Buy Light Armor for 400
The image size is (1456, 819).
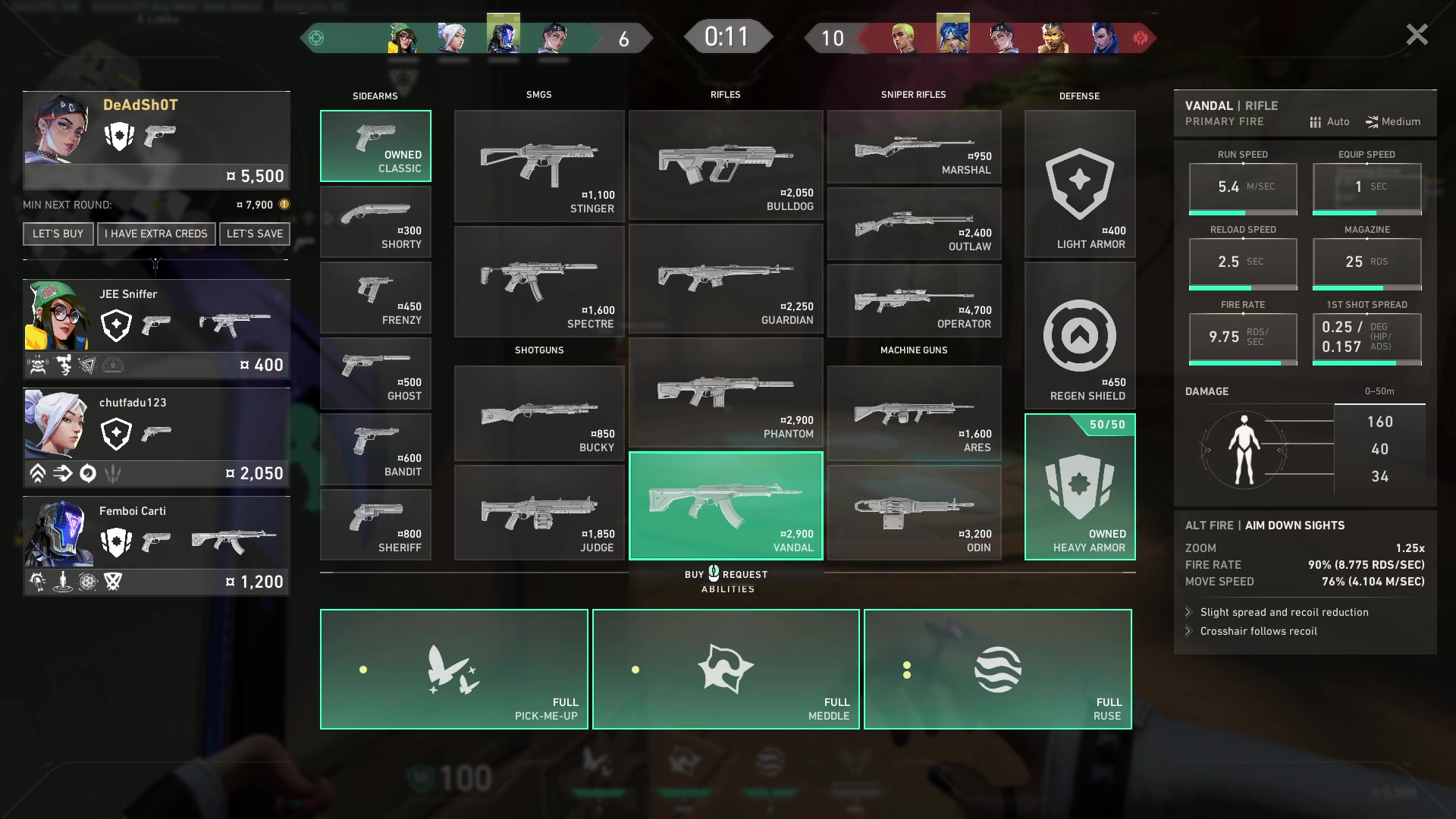coord(1079,184)
